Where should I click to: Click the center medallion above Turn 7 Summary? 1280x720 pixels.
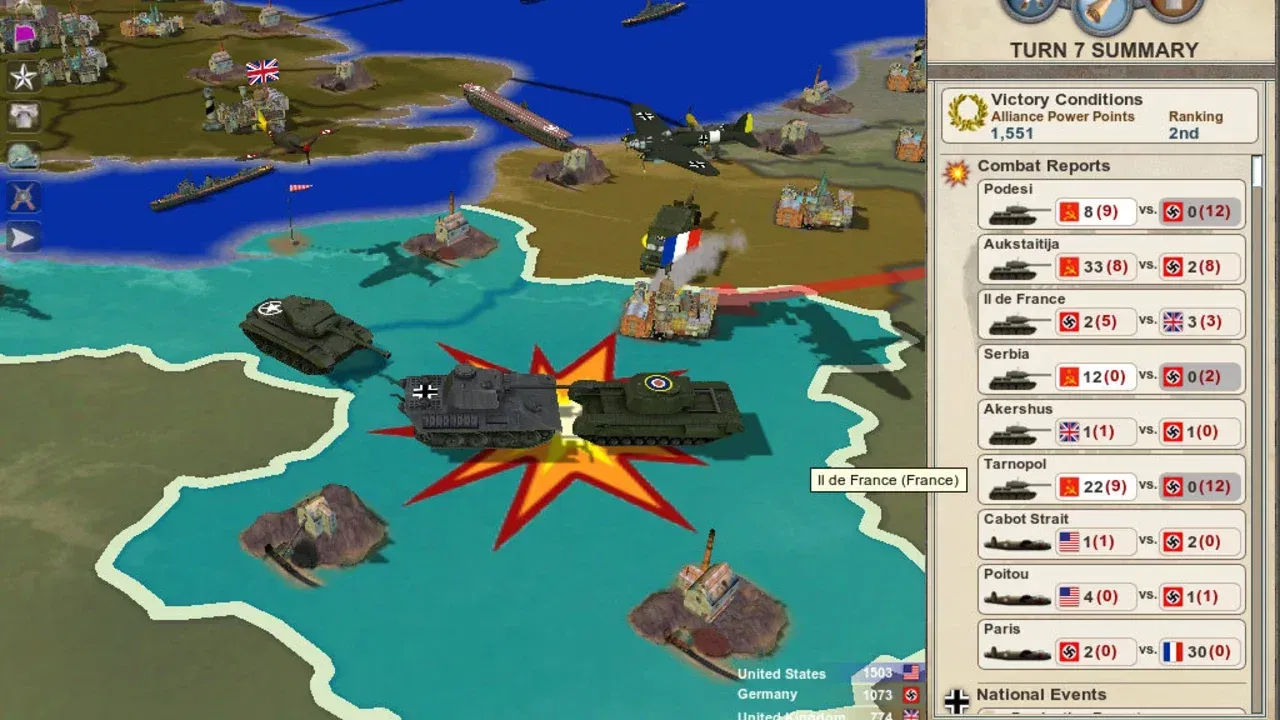point(1100,14)
